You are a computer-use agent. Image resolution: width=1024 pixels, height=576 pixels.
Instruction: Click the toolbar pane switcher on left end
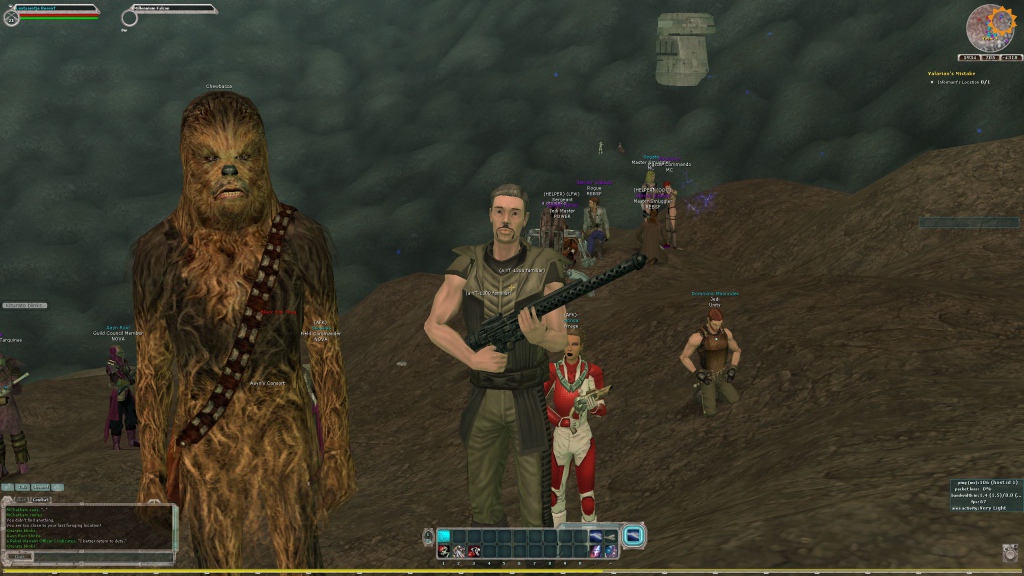(428, 536)
